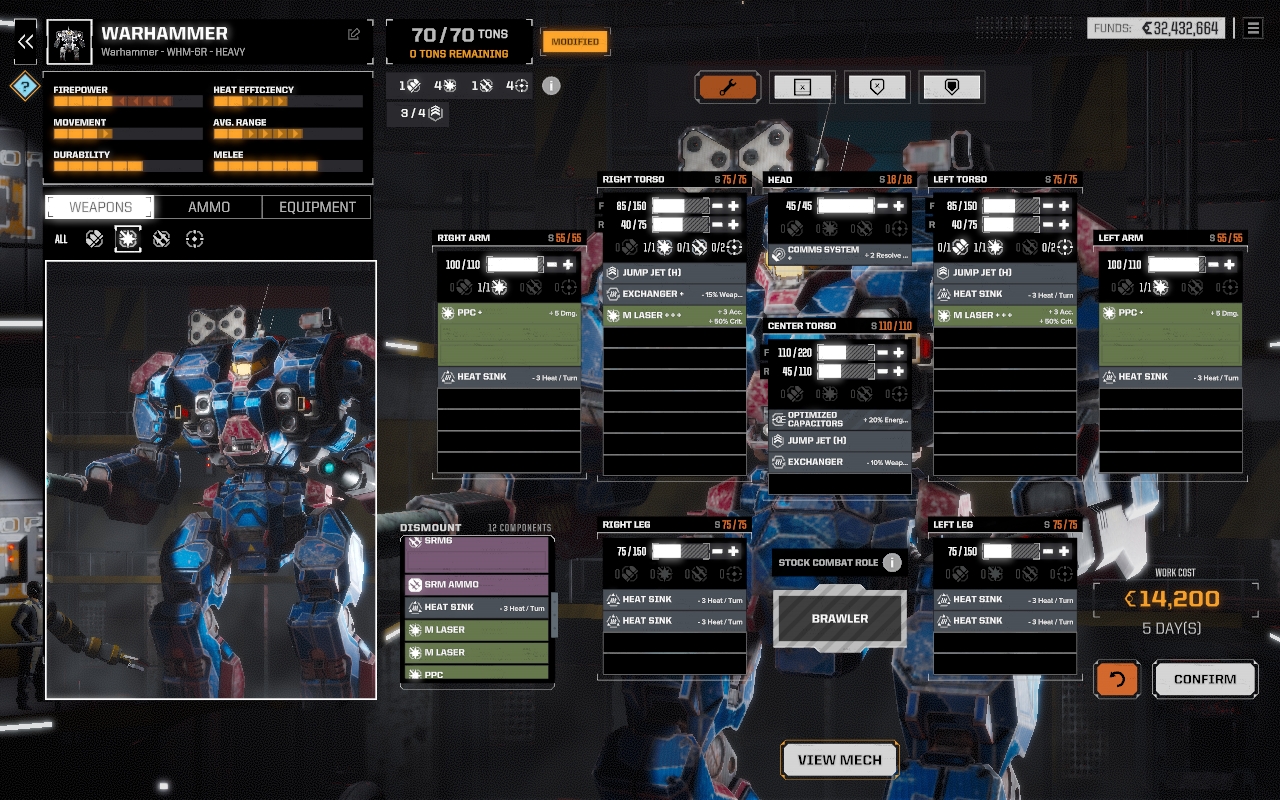The image size is (1280, 800).
Task: Confirm the mech refit
Action: coord(1205,679)
